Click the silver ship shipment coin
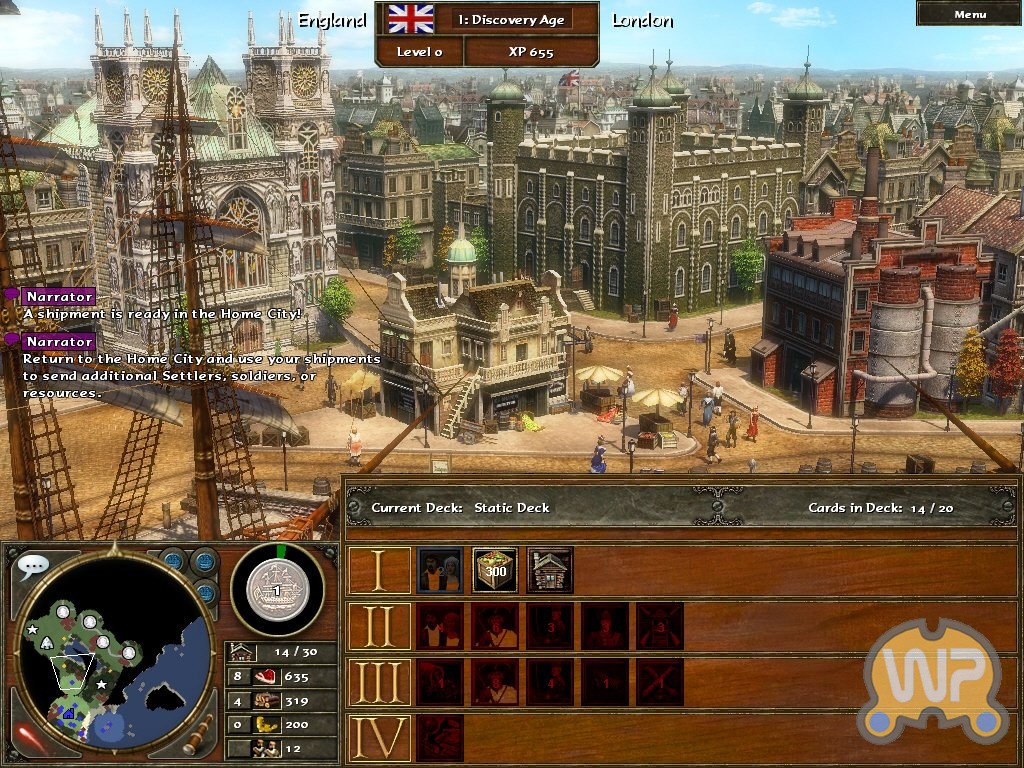The image size is (1024, 768). click(x=277, y=589)
